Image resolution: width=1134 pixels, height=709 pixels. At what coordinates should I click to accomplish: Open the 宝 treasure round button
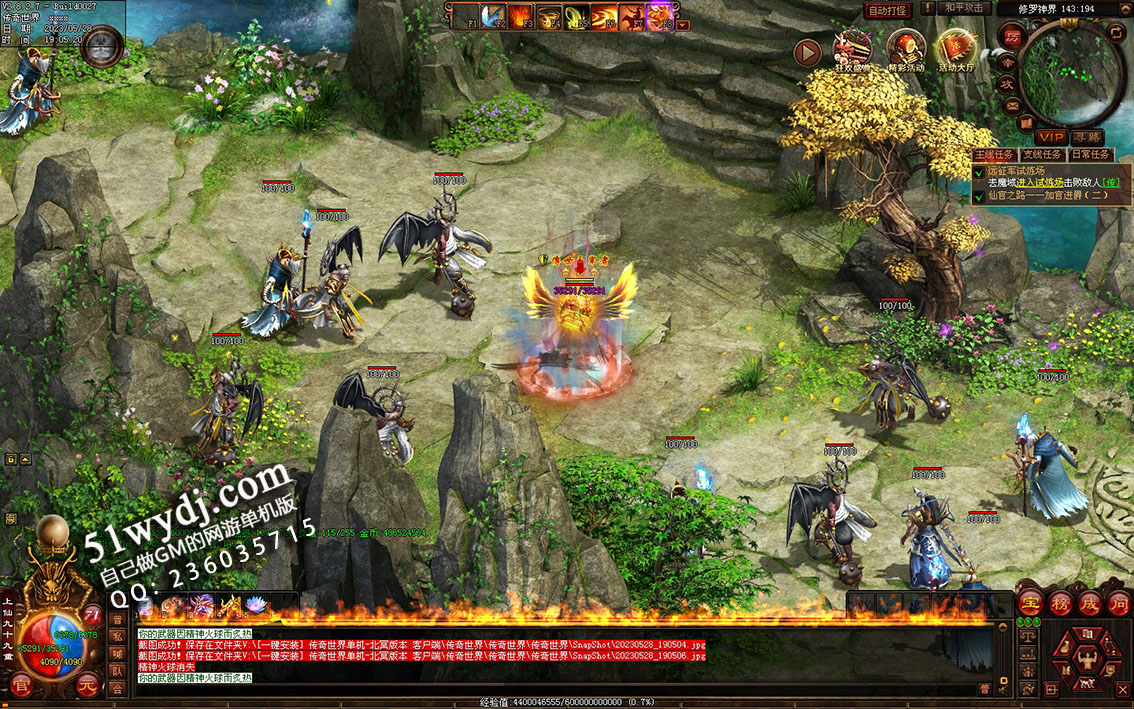[x=1031, y=602]
